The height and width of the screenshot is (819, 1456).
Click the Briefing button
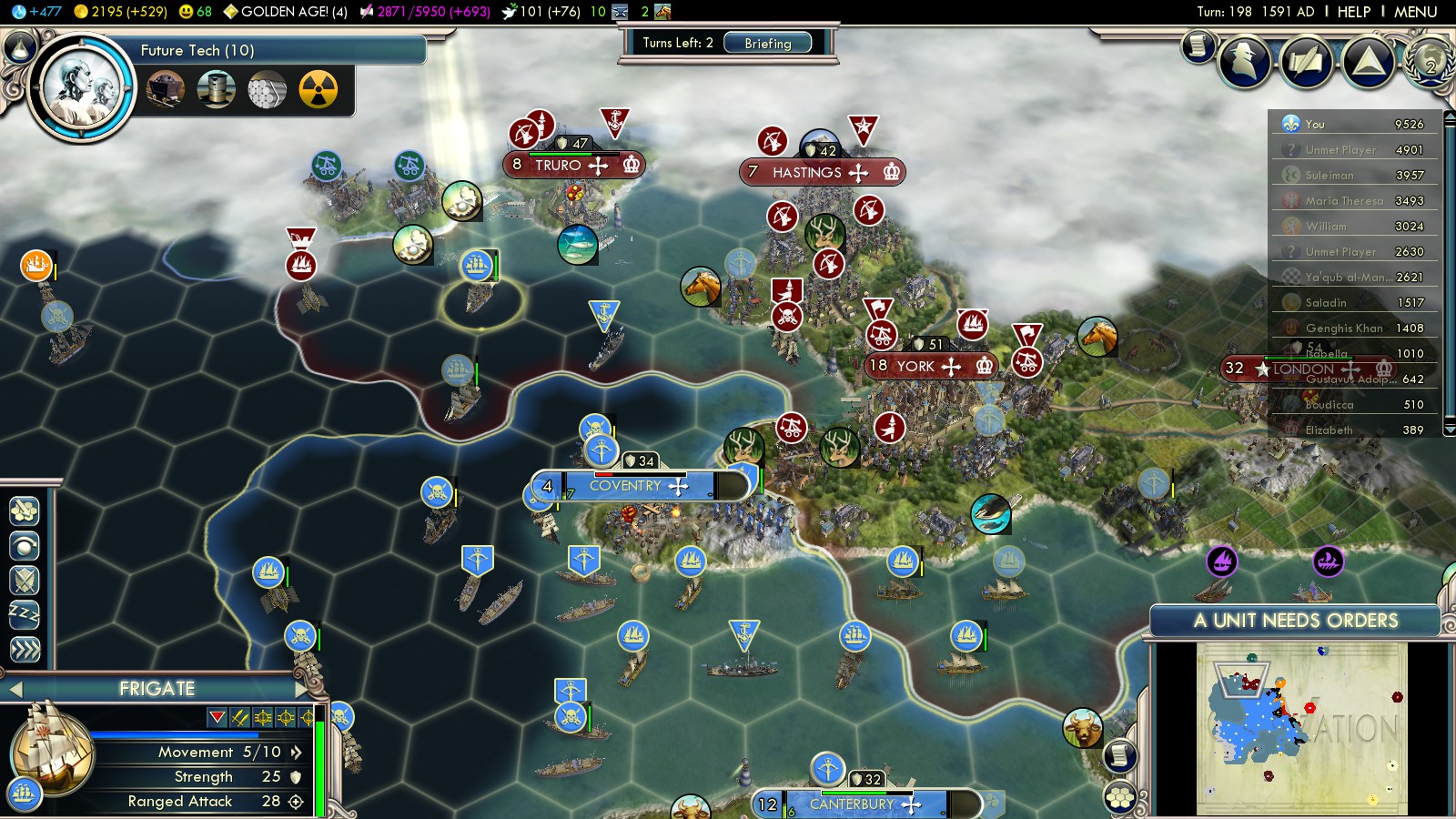(767, 43)
